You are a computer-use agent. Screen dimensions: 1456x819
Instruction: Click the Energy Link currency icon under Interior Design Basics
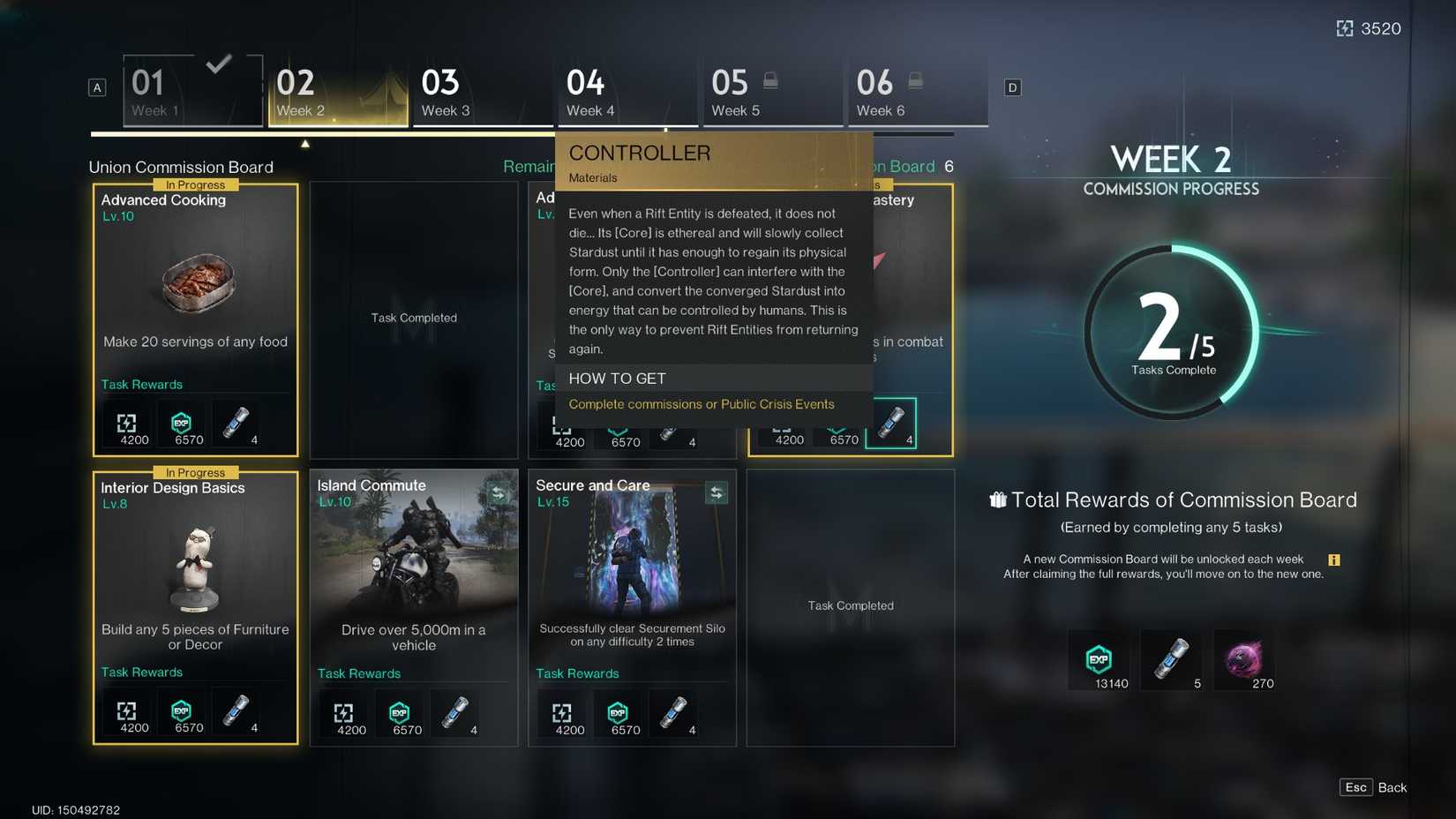coord(129,712)
